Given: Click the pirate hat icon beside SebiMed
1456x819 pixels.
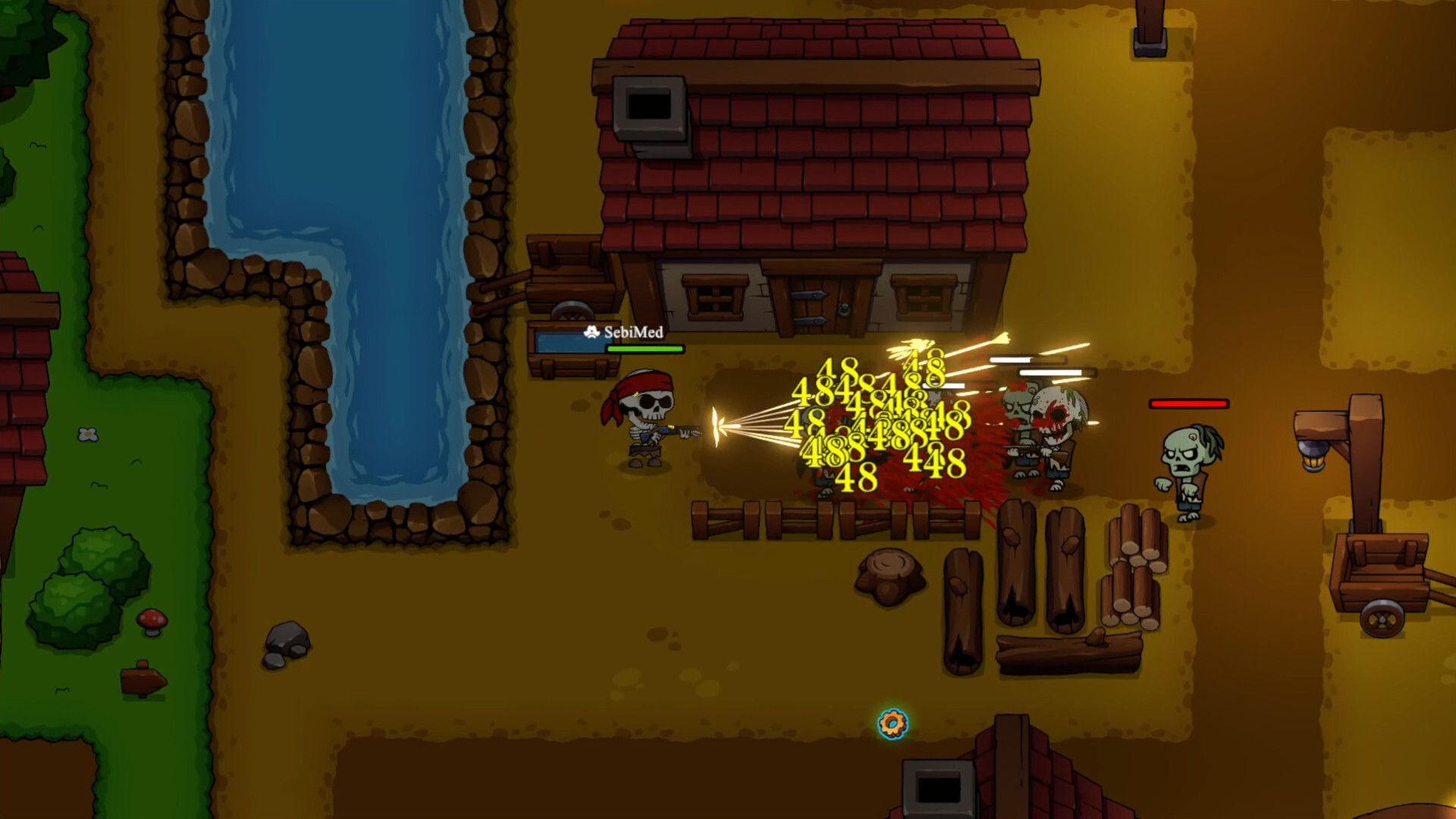Looking at the screenshot, I should [591, 331].
